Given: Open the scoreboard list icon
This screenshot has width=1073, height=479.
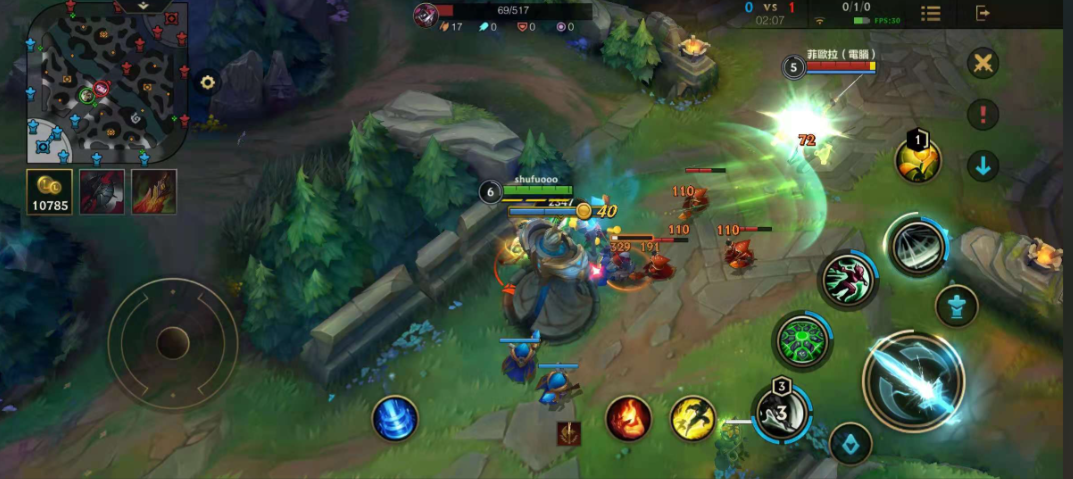Looking at the screenshot, I should pos(931,13).
